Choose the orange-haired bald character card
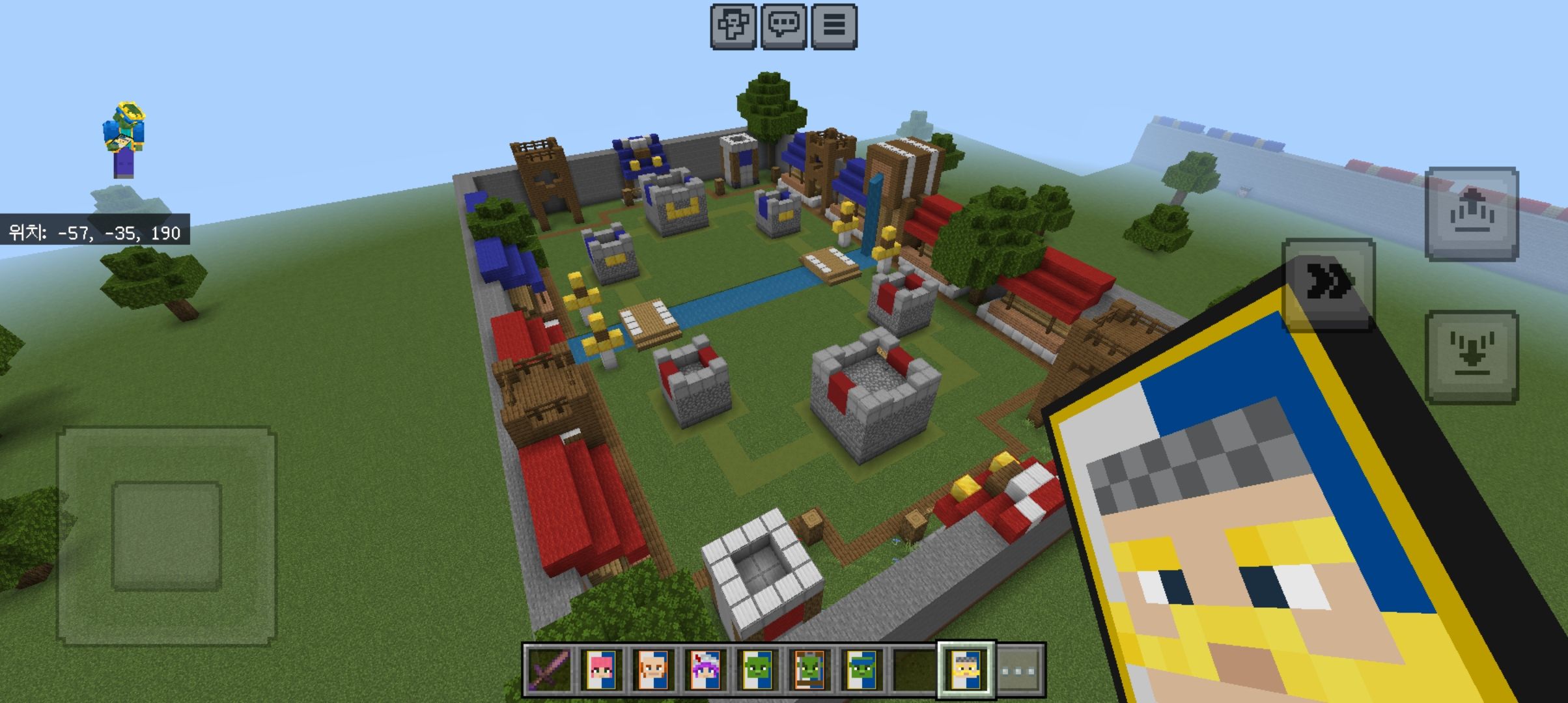Viewport: 1568px width, 703px height. pyautogui.click(x=654, y=670)
